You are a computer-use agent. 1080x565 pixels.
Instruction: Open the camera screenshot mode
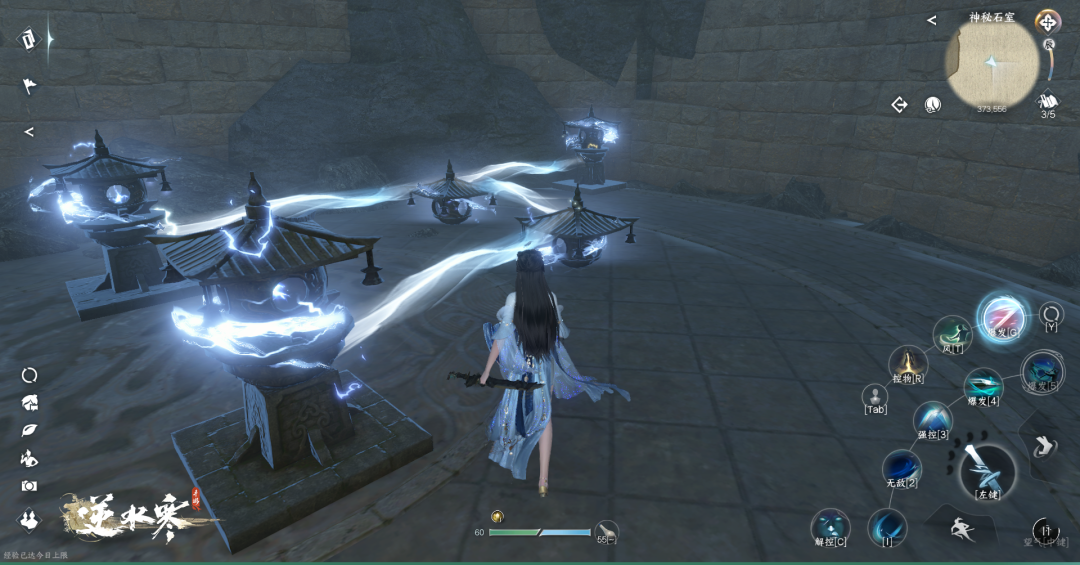pos(29,486)
